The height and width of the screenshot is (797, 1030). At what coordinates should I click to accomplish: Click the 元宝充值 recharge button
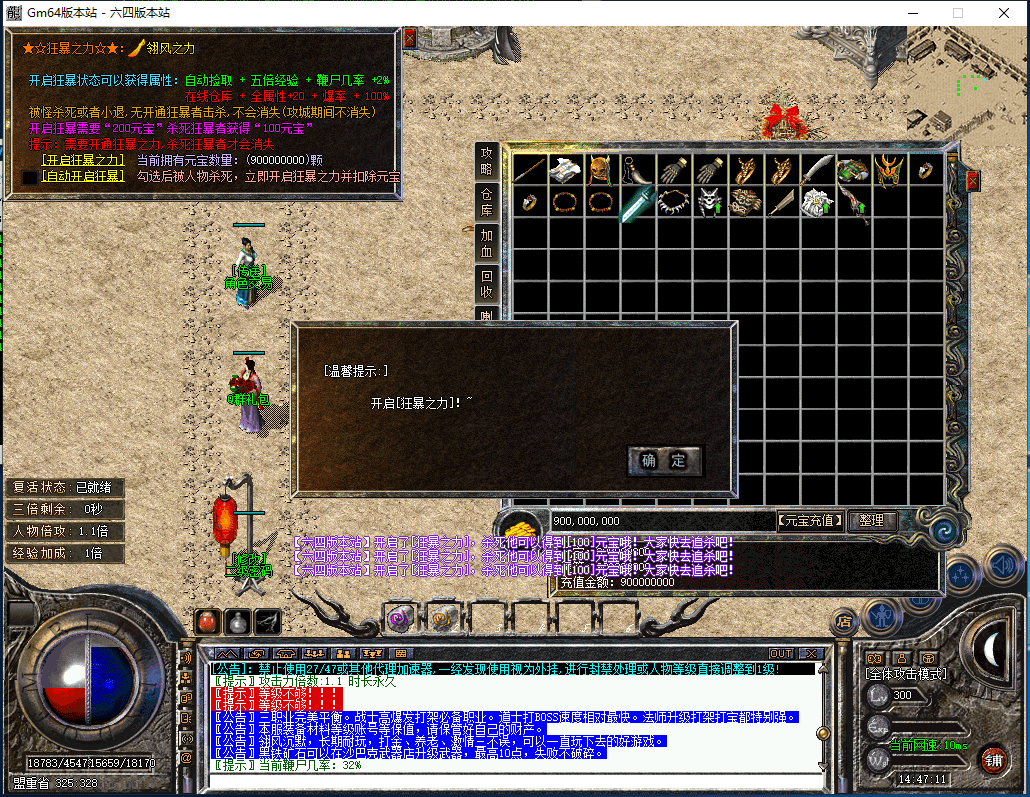[x=810, y=521]
